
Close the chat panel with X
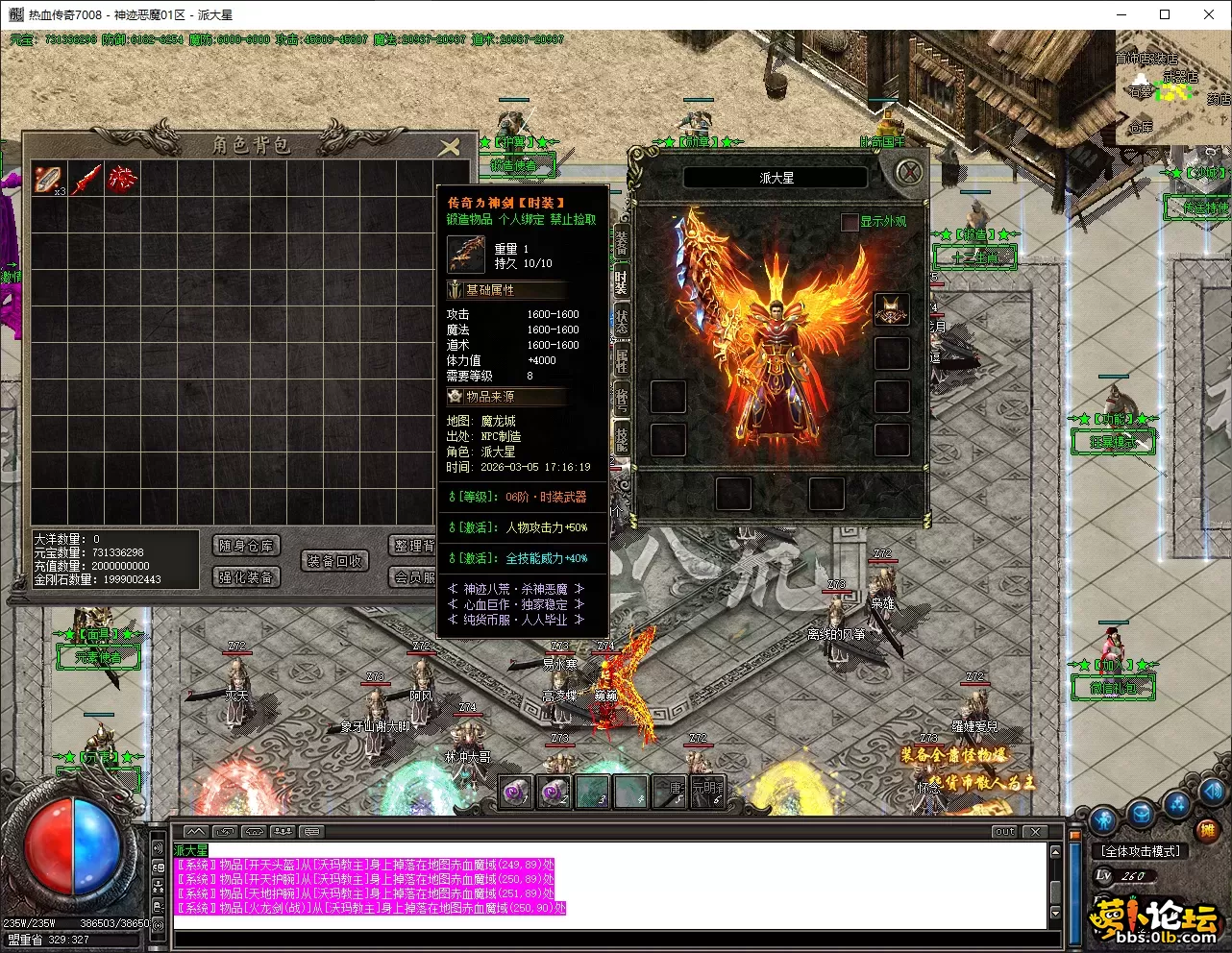(x=1035, y=832)
